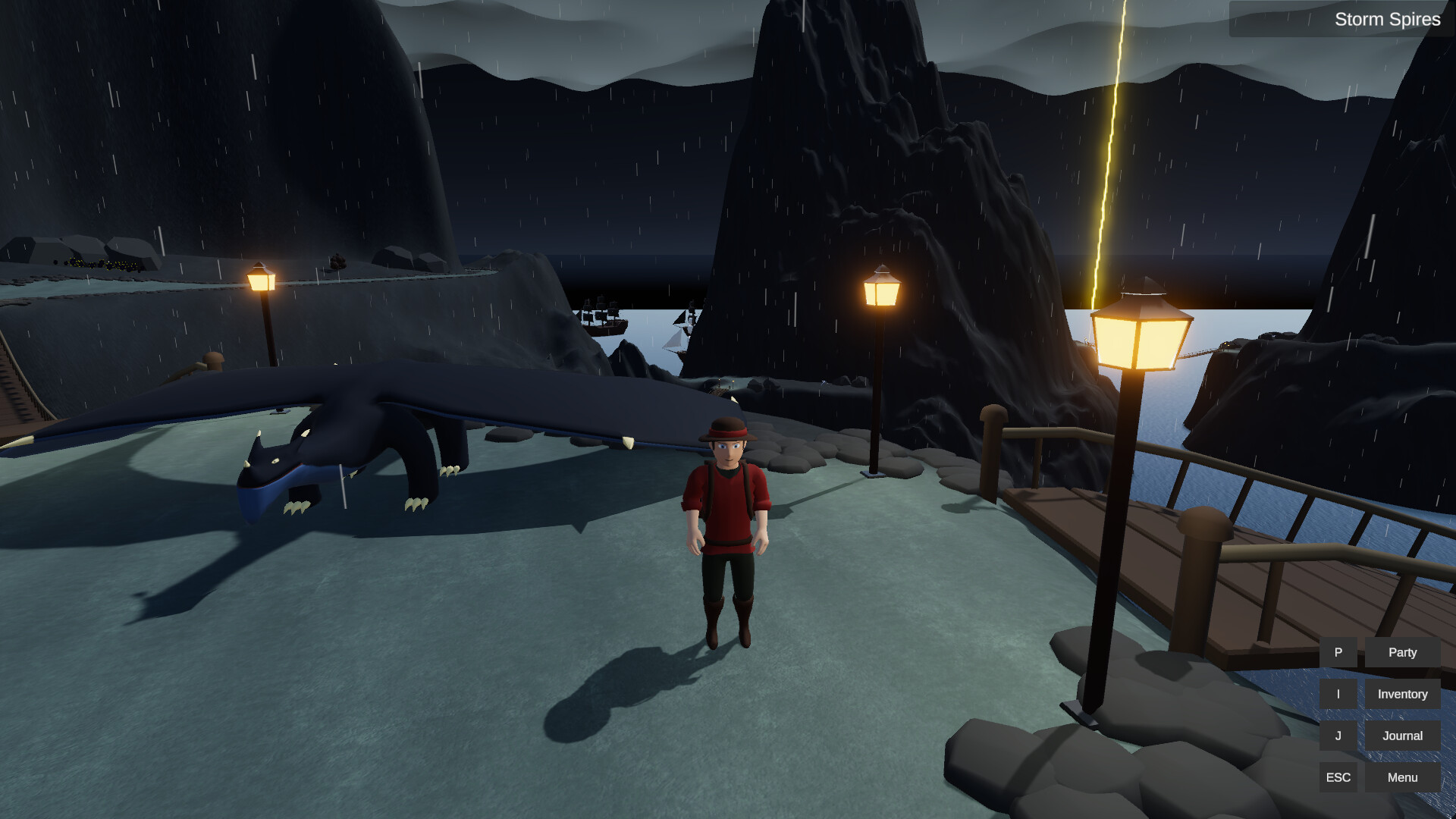Screen dimensions: 1456x819
Task: Click the J hotkey badge
Action: click(1338, 735)
